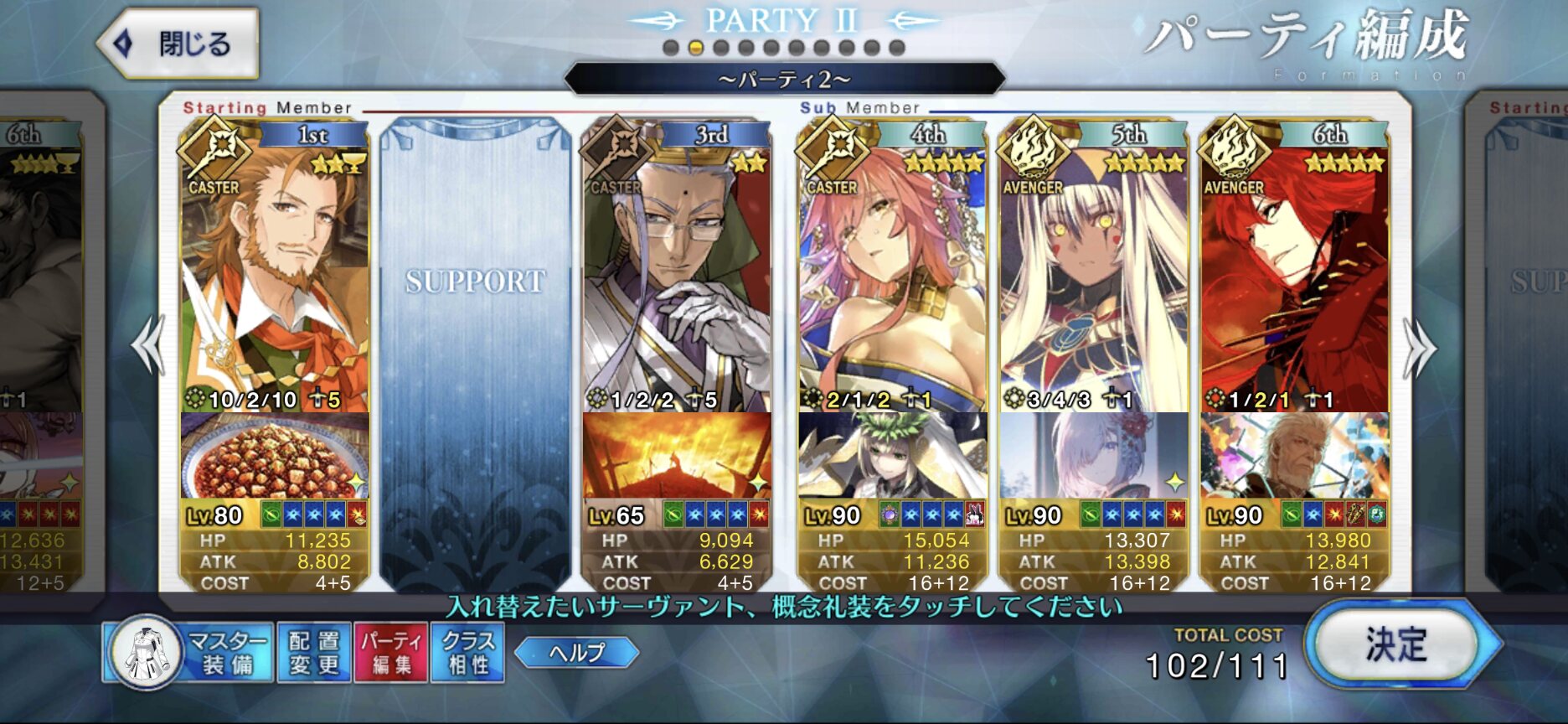Swap the burning battlefield craft essence

point(676,456)
